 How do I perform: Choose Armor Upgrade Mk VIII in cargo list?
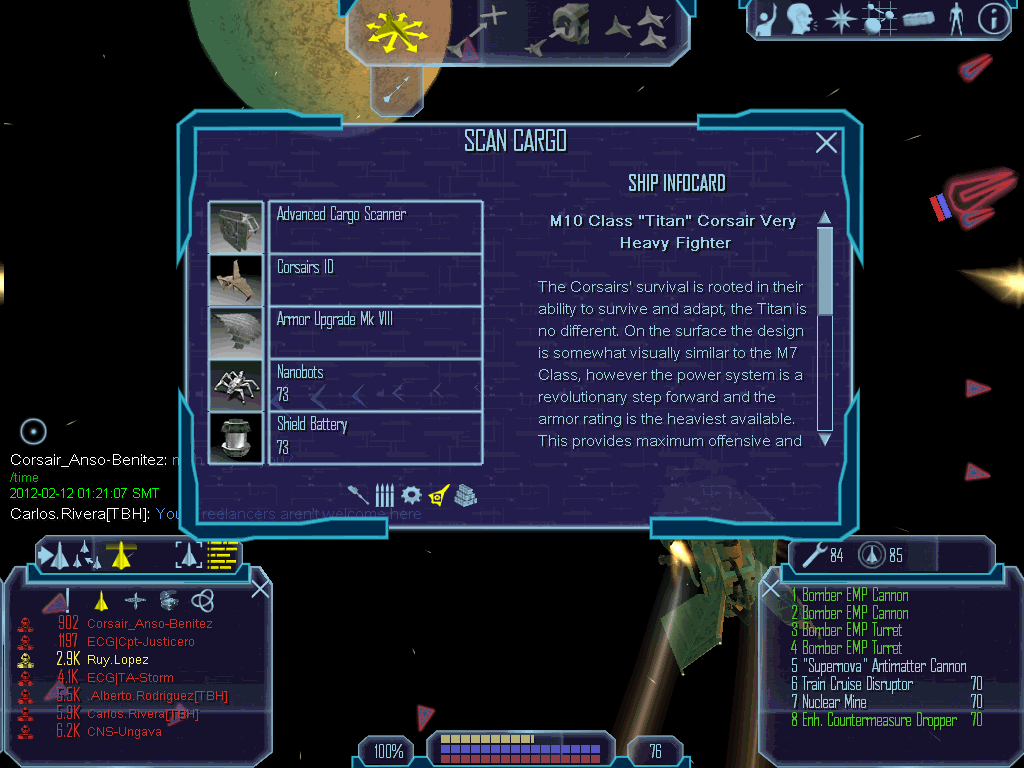[375, 331]
